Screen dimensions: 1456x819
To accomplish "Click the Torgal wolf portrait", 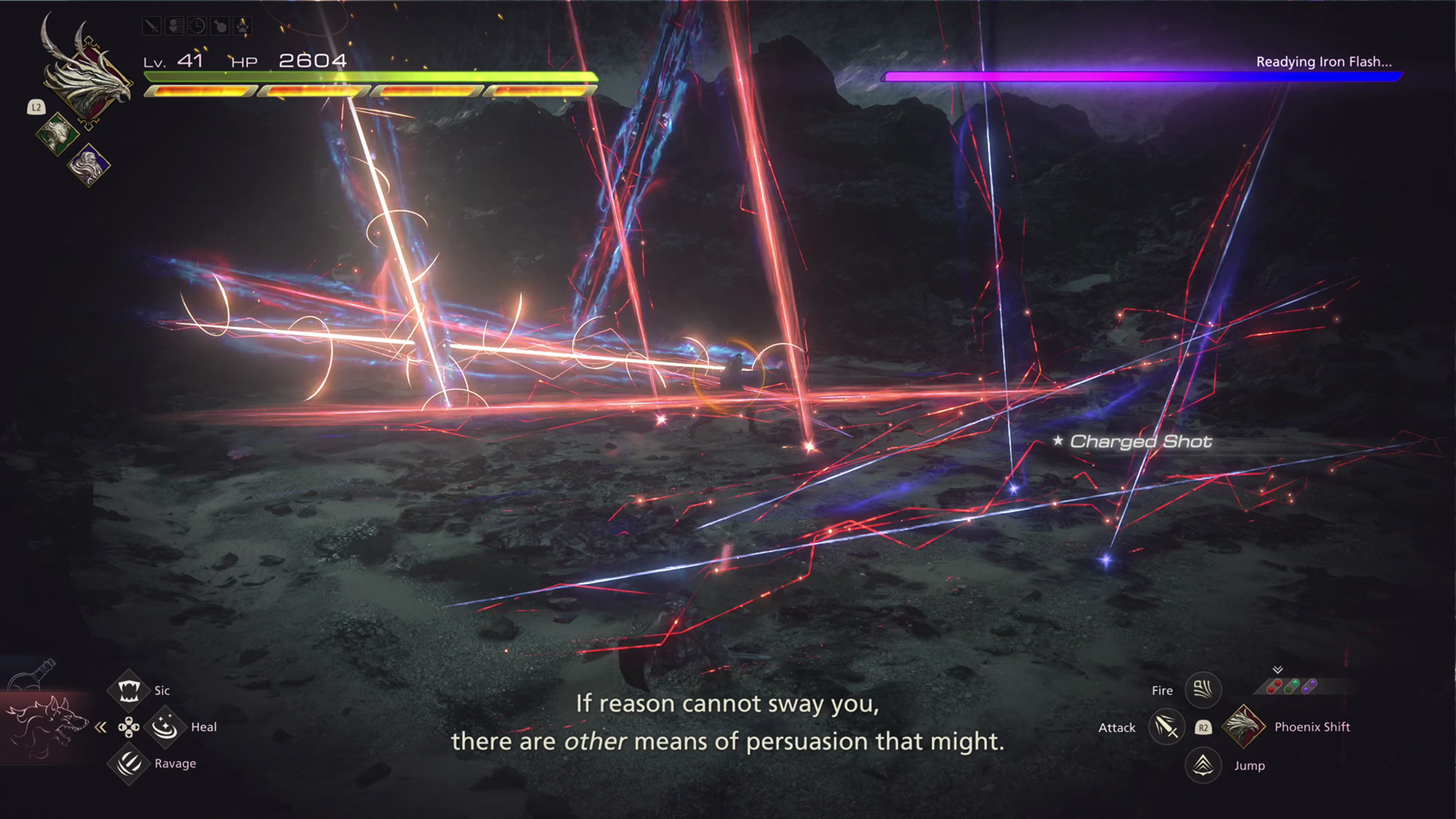I will [x=47, y=726].
